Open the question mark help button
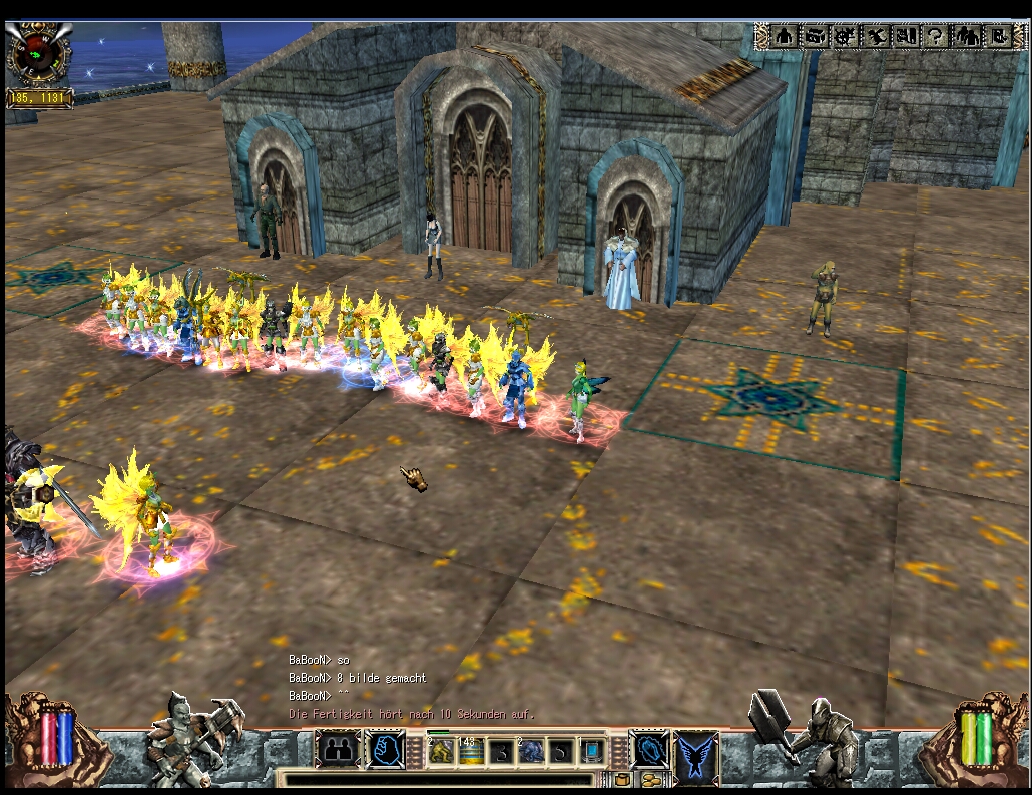This screenshot has width=1032, height=795. [936, 36]
